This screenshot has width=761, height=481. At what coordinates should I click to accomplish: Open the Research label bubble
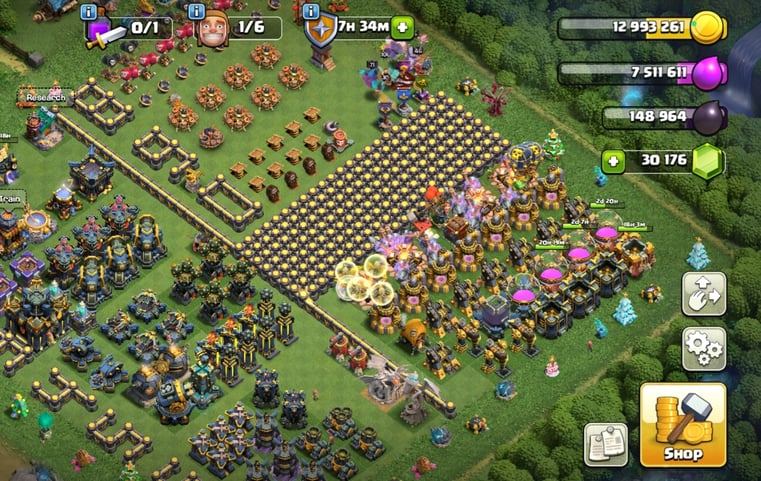coord(43,98)
